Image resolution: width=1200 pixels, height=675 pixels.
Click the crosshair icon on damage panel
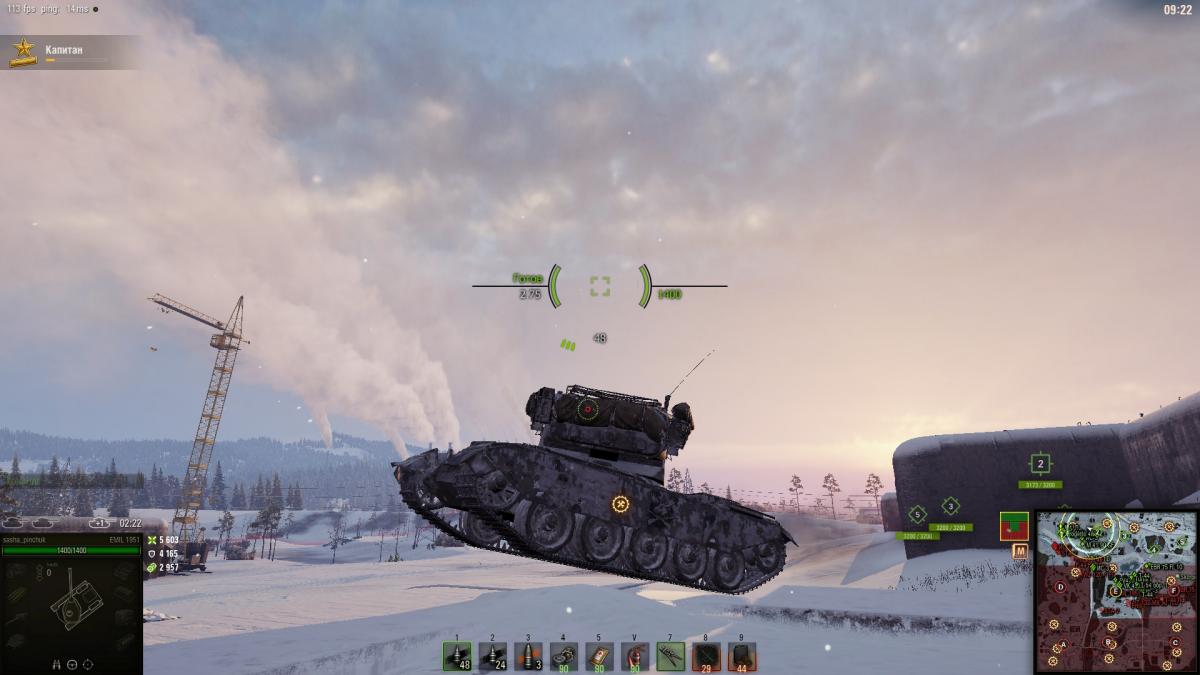[x=87, y=663]
